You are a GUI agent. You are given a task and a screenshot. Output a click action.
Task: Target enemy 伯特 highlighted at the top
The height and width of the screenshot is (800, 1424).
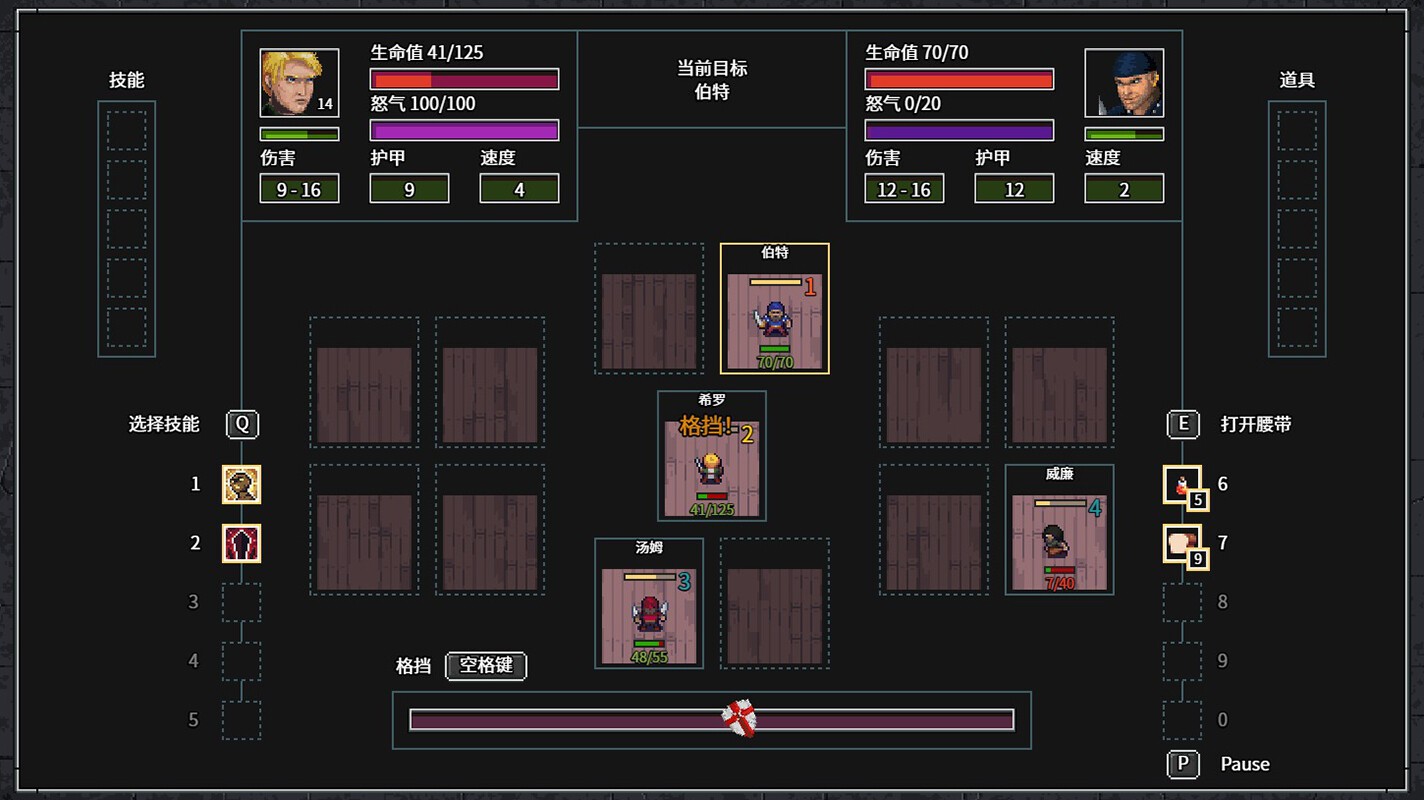[774, 311]
